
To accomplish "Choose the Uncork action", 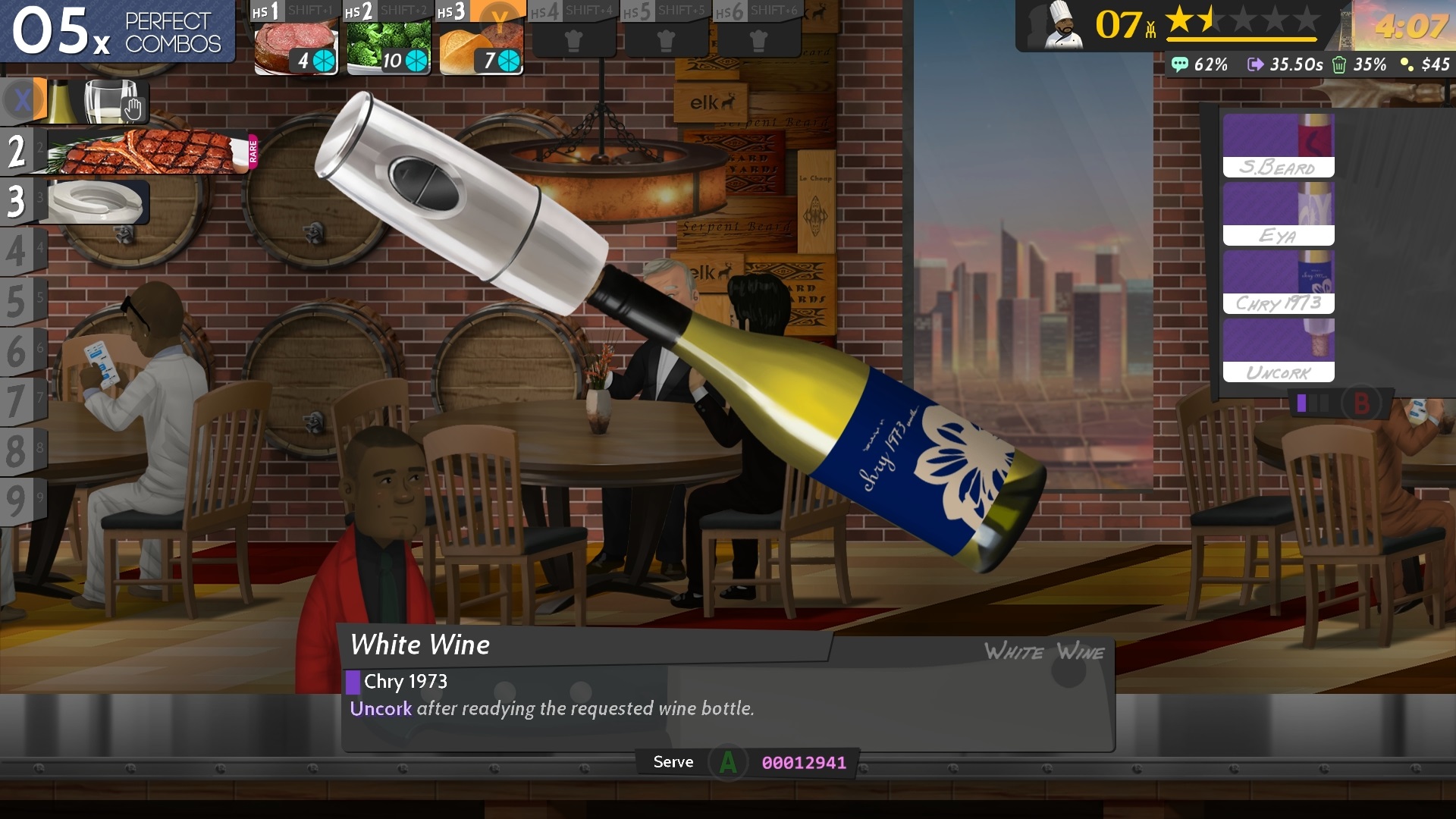I will pos(1279,351).
